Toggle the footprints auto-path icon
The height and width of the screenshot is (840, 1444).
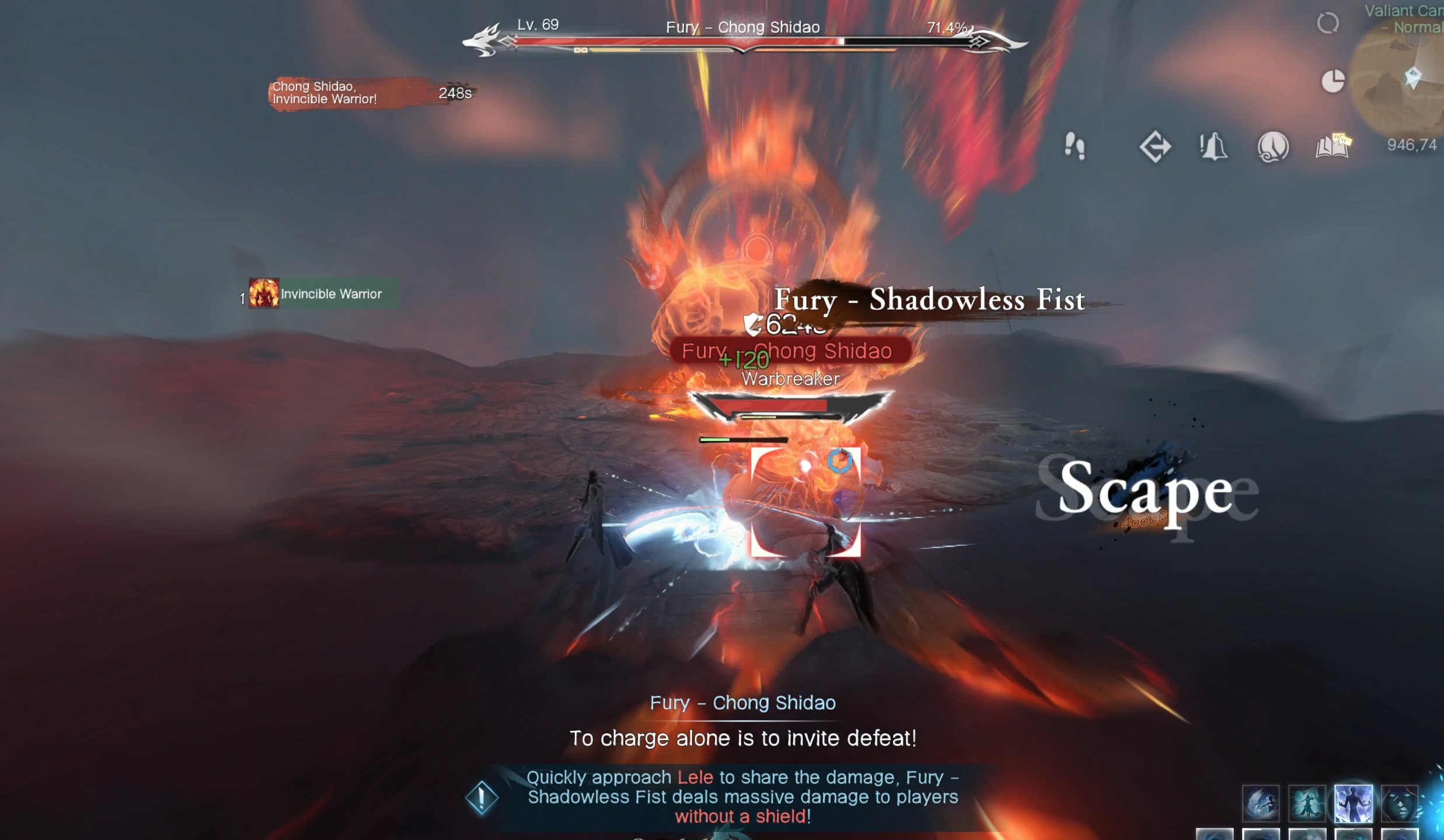[x=1075, y=146]
